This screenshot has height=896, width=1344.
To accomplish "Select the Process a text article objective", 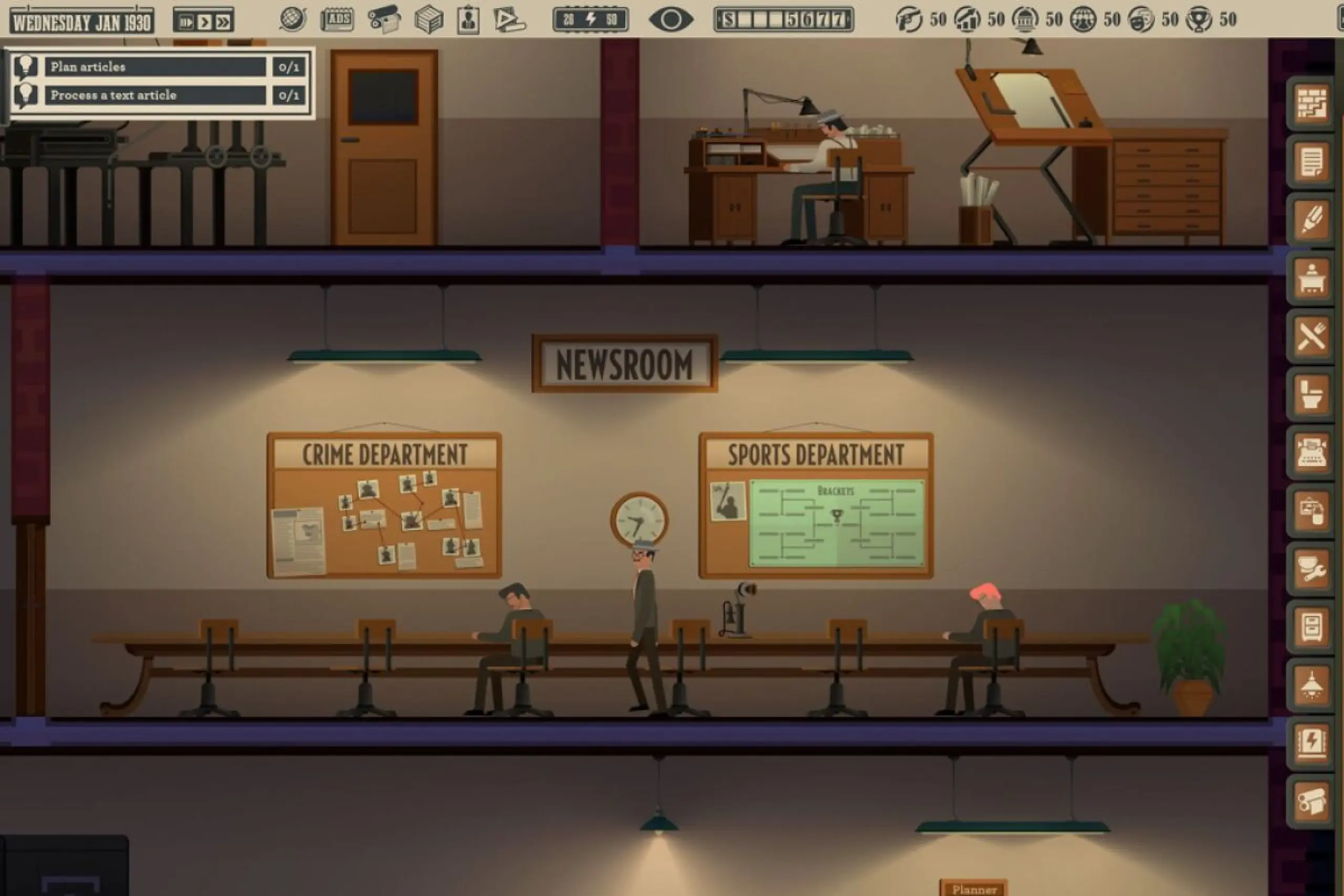I will click(x=155, y=95).
